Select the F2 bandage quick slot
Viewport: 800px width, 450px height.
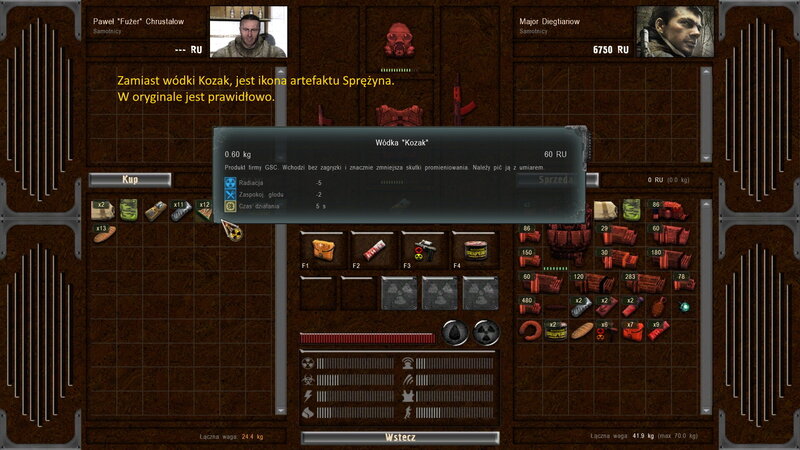point(372,250)
